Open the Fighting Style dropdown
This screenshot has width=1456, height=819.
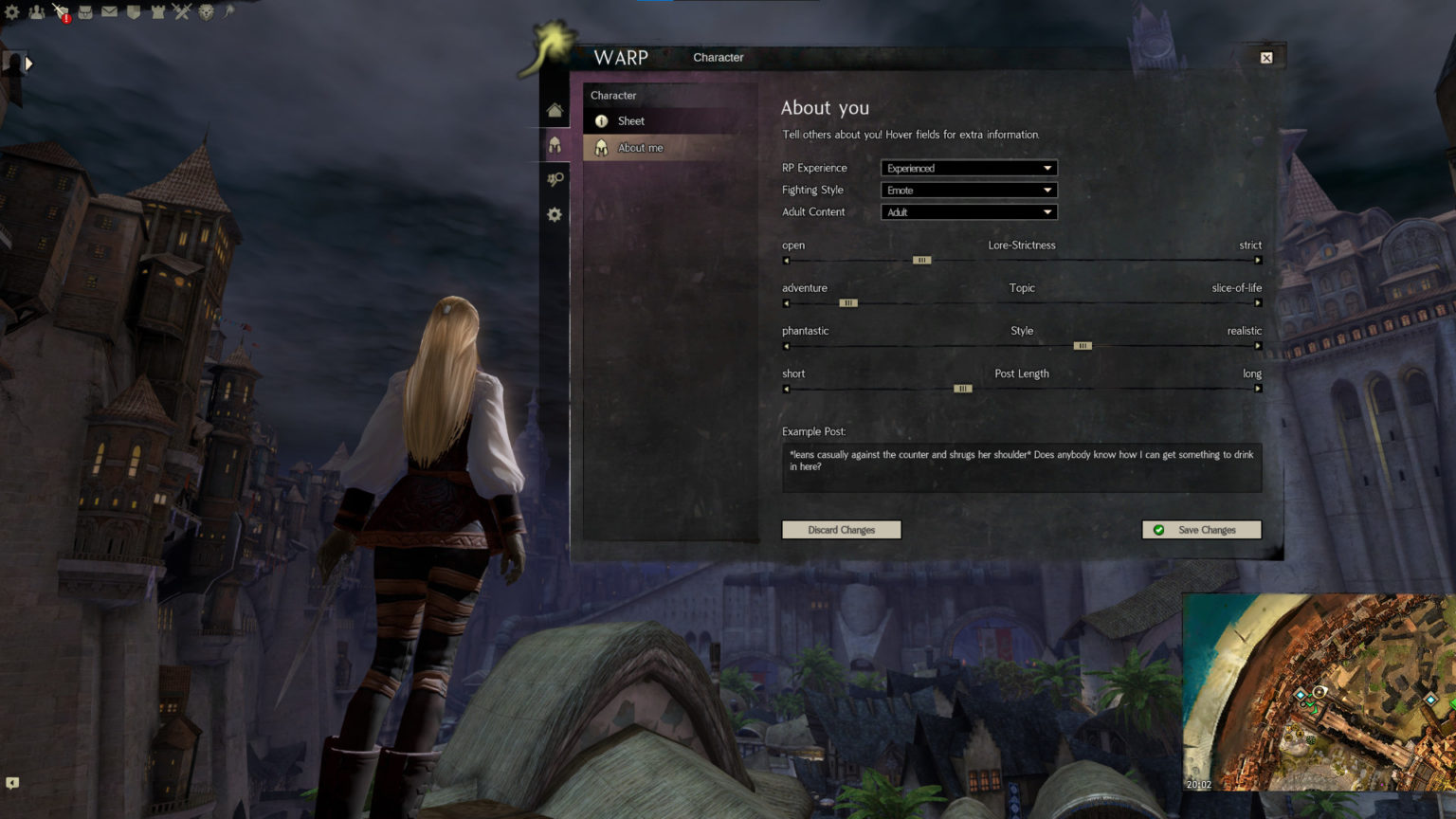(968, 190)
